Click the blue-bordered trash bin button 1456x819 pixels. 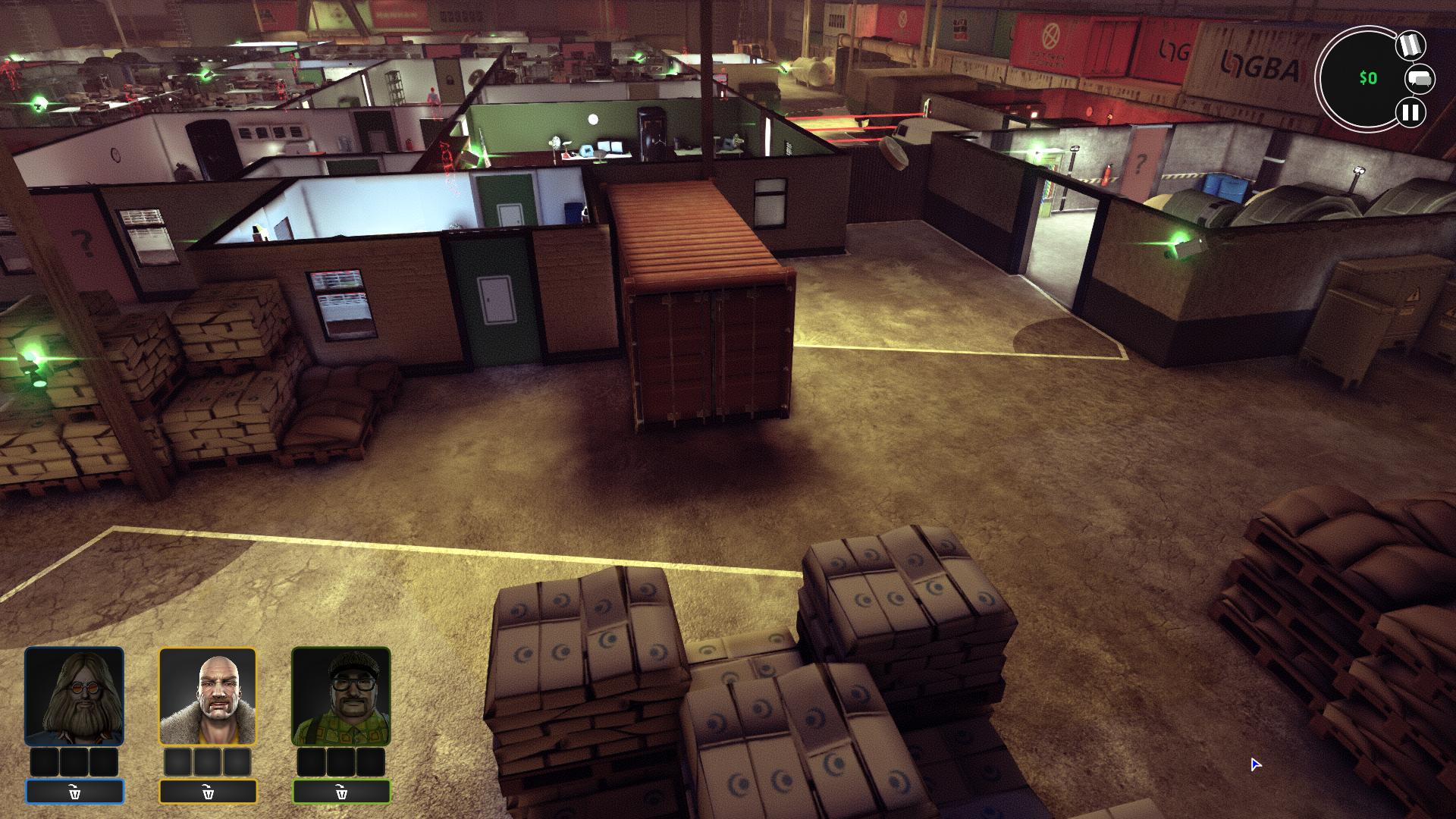click(x=74, y=792)
